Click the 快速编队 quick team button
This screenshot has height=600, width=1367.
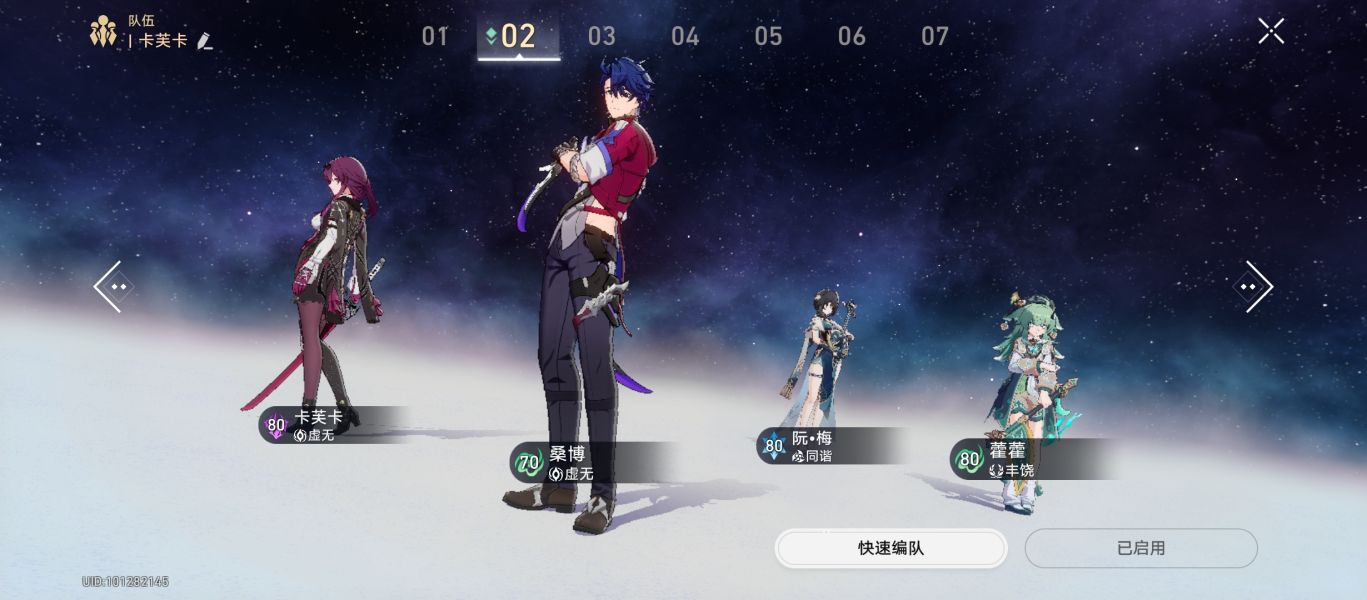(890, 548)
